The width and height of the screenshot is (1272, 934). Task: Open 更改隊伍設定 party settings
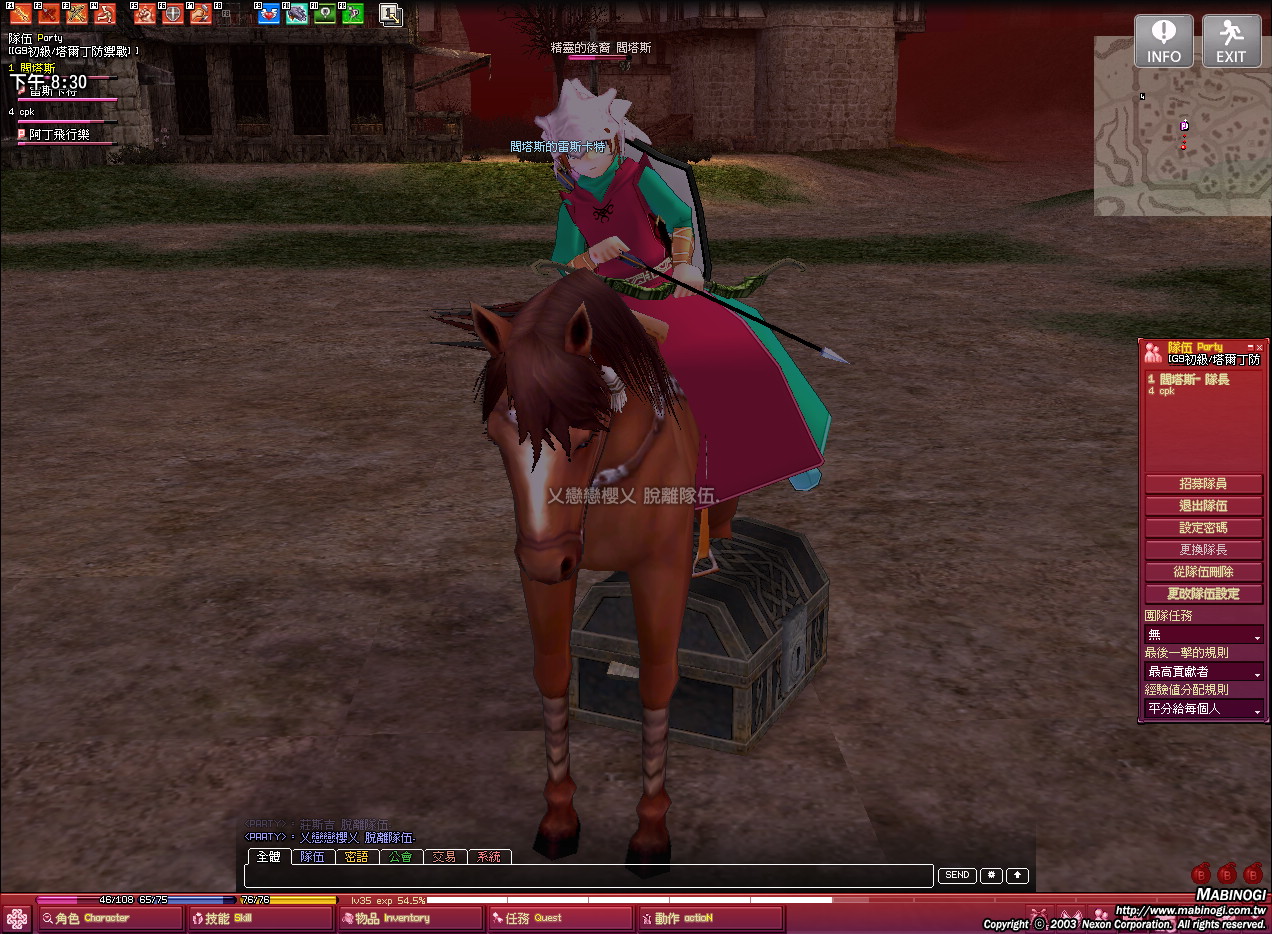click(x=1203, y=594)
